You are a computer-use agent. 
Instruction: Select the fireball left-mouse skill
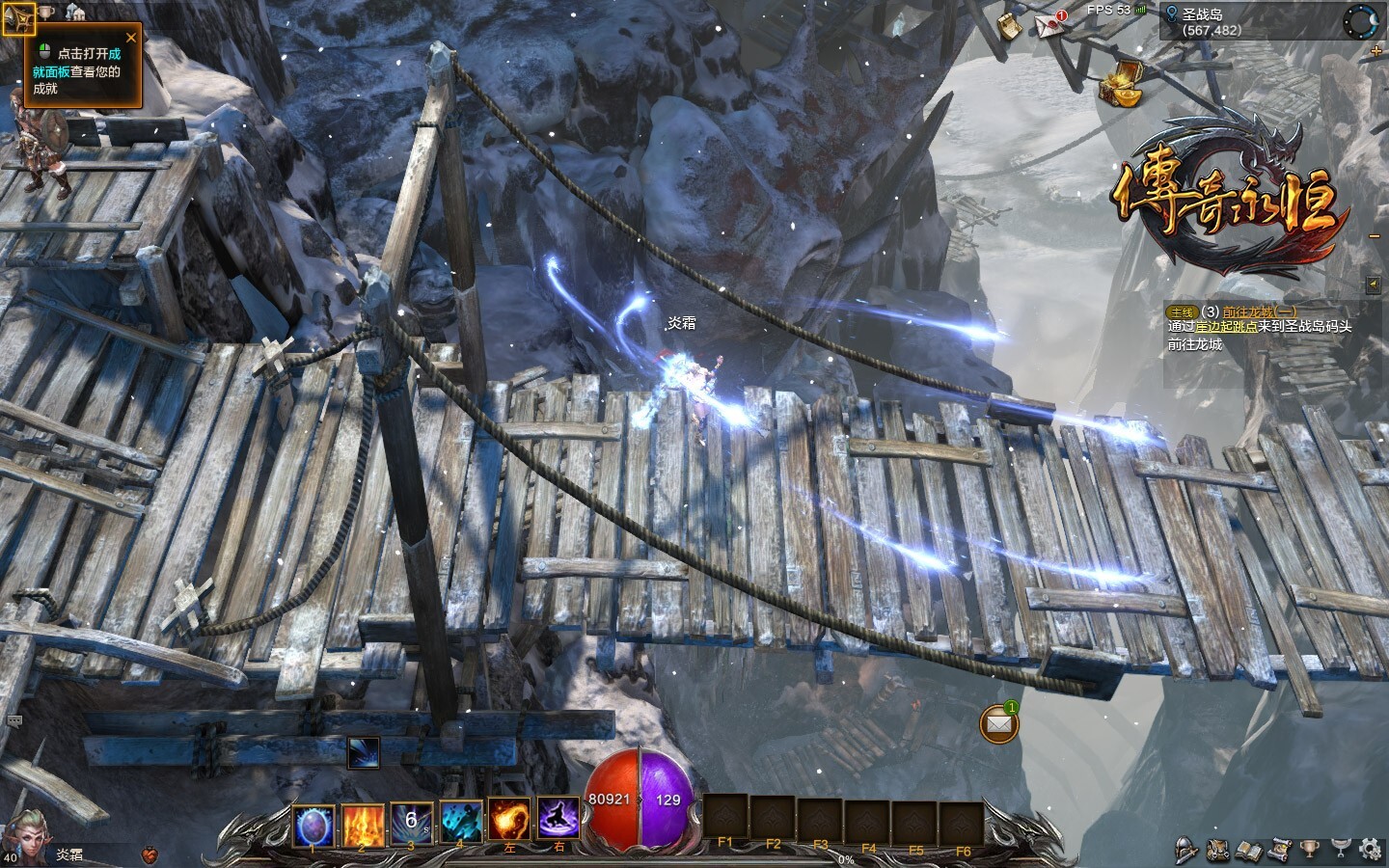tap(509, 819)
